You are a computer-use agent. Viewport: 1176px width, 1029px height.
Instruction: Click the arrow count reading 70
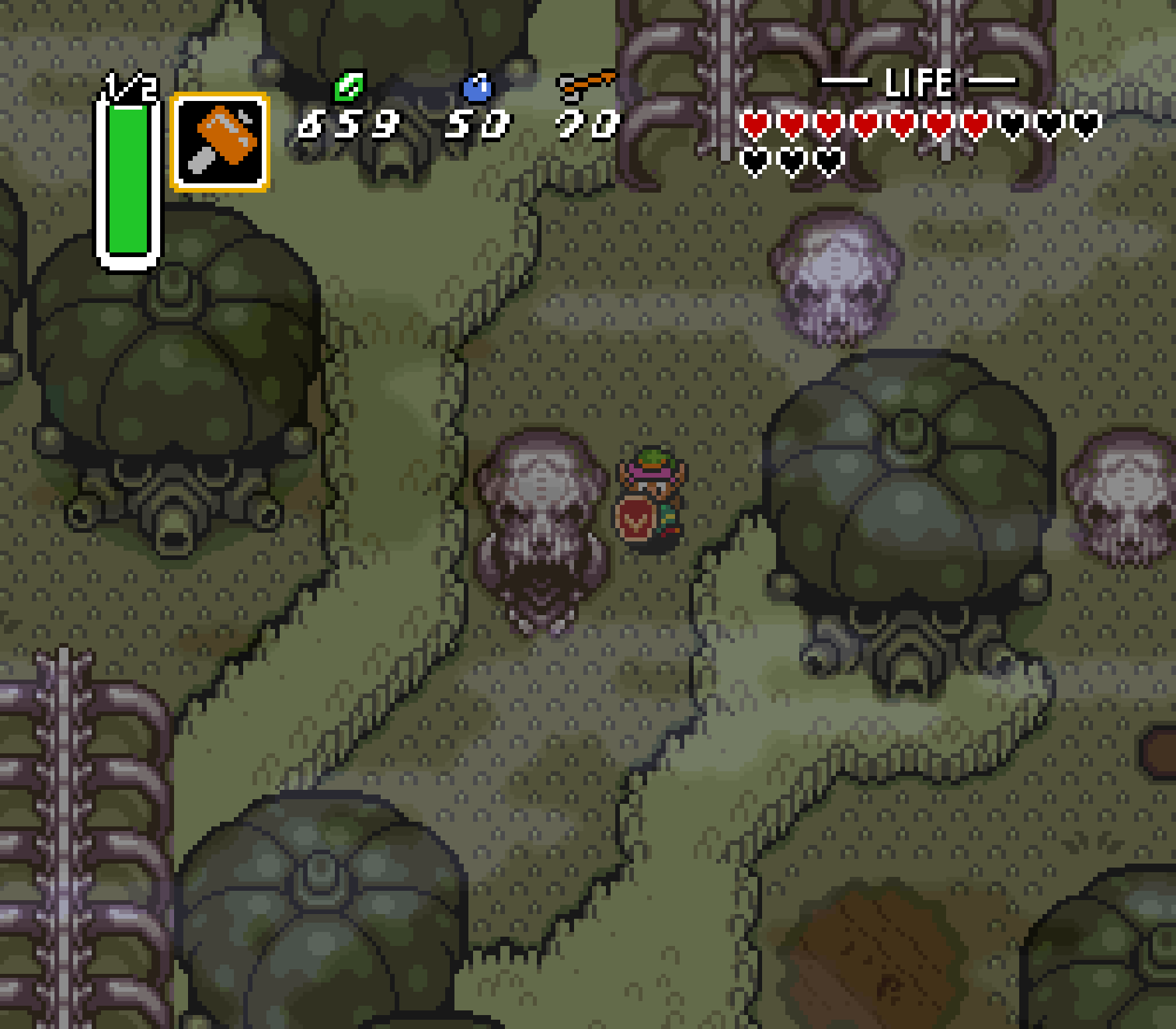[585, 126]
